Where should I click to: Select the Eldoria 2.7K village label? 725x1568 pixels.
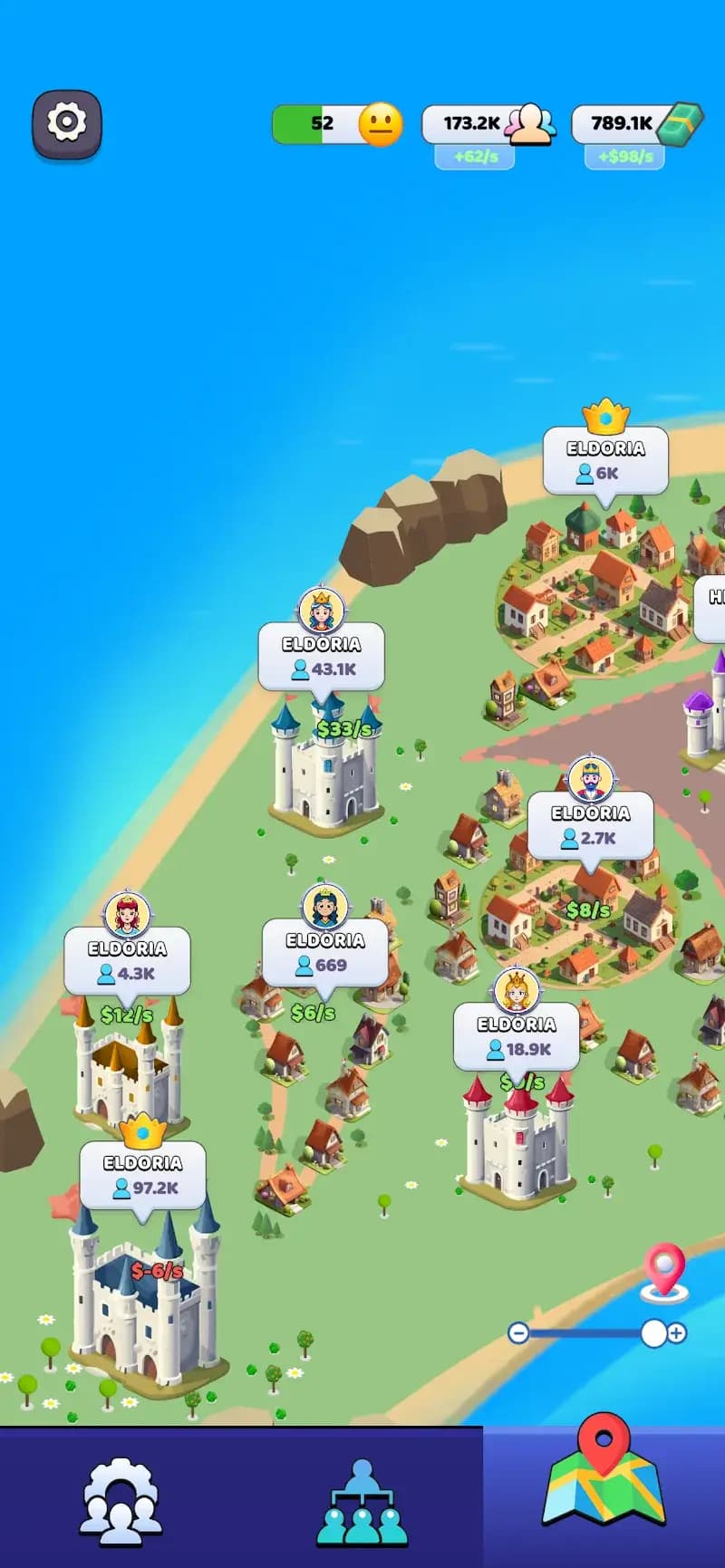[590, 825]
